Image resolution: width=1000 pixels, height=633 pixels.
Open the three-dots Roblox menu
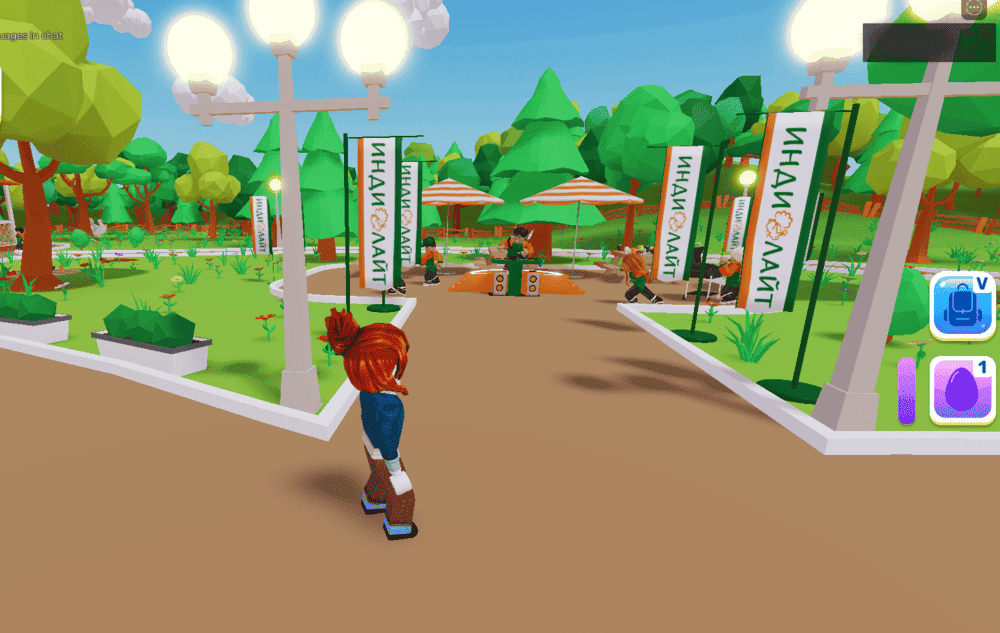(975, 7)
